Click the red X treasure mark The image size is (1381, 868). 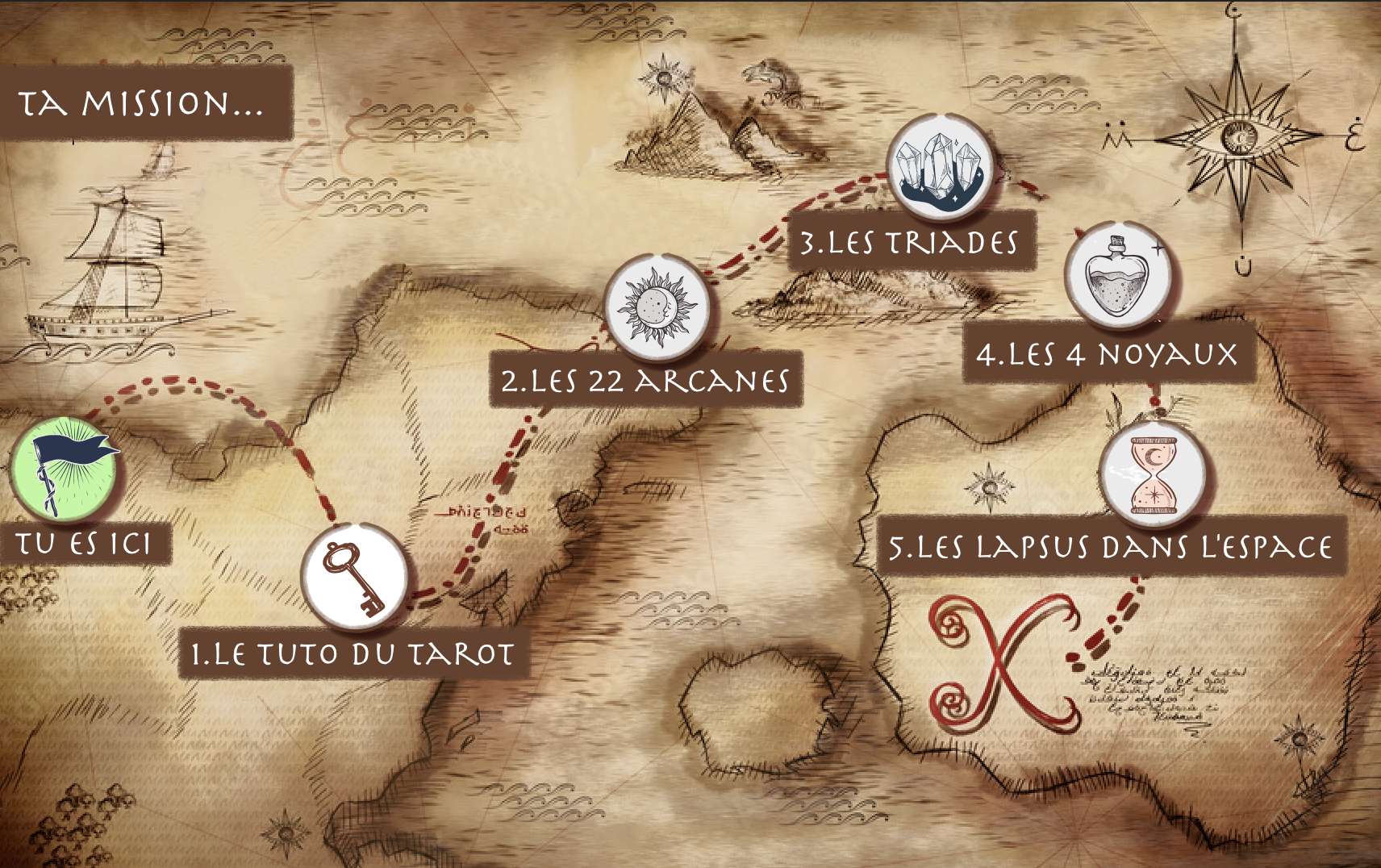[x=1003, y=663]
